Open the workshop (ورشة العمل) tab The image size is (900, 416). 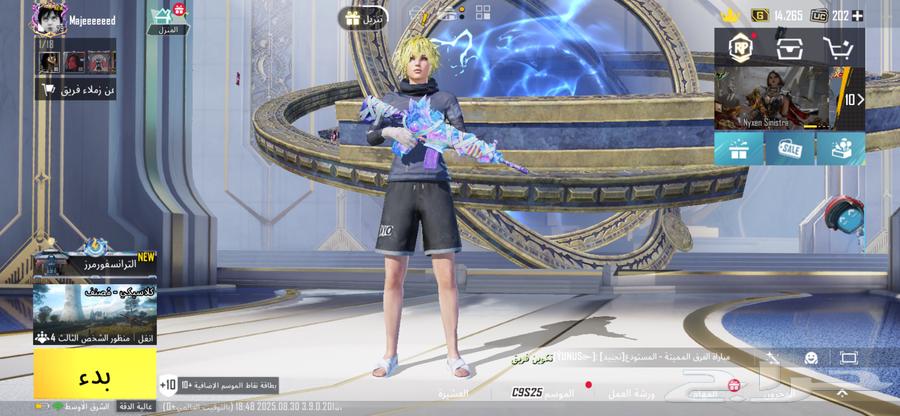632,393
